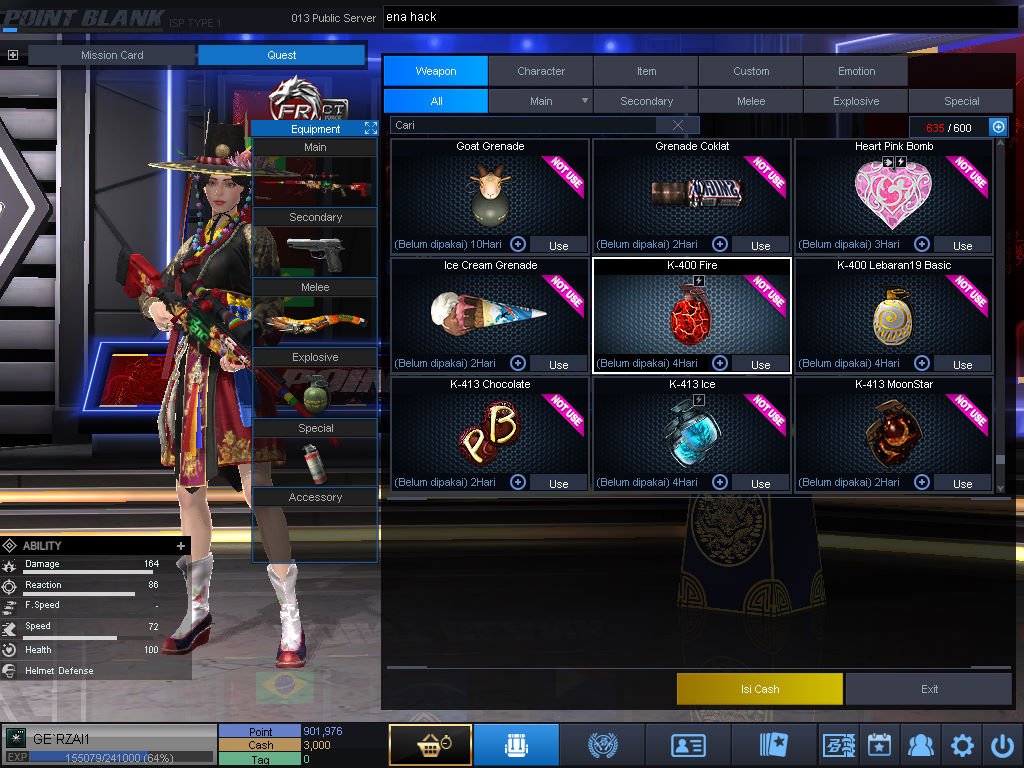Choose the Ice Cream Grenade item
This screenshot has height=768, width=1024.
click(x=490, y=313)
